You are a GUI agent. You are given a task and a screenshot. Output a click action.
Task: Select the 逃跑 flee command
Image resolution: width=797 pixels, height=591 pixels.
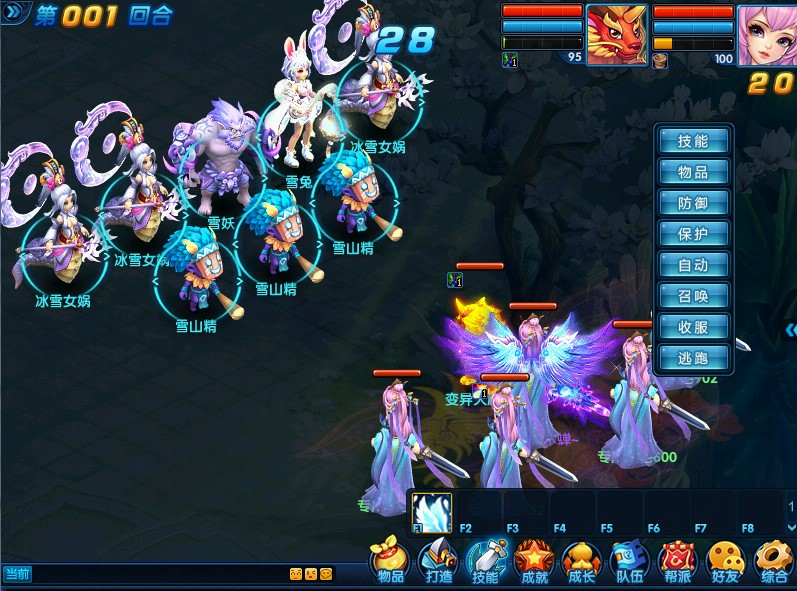coord(693,358)
